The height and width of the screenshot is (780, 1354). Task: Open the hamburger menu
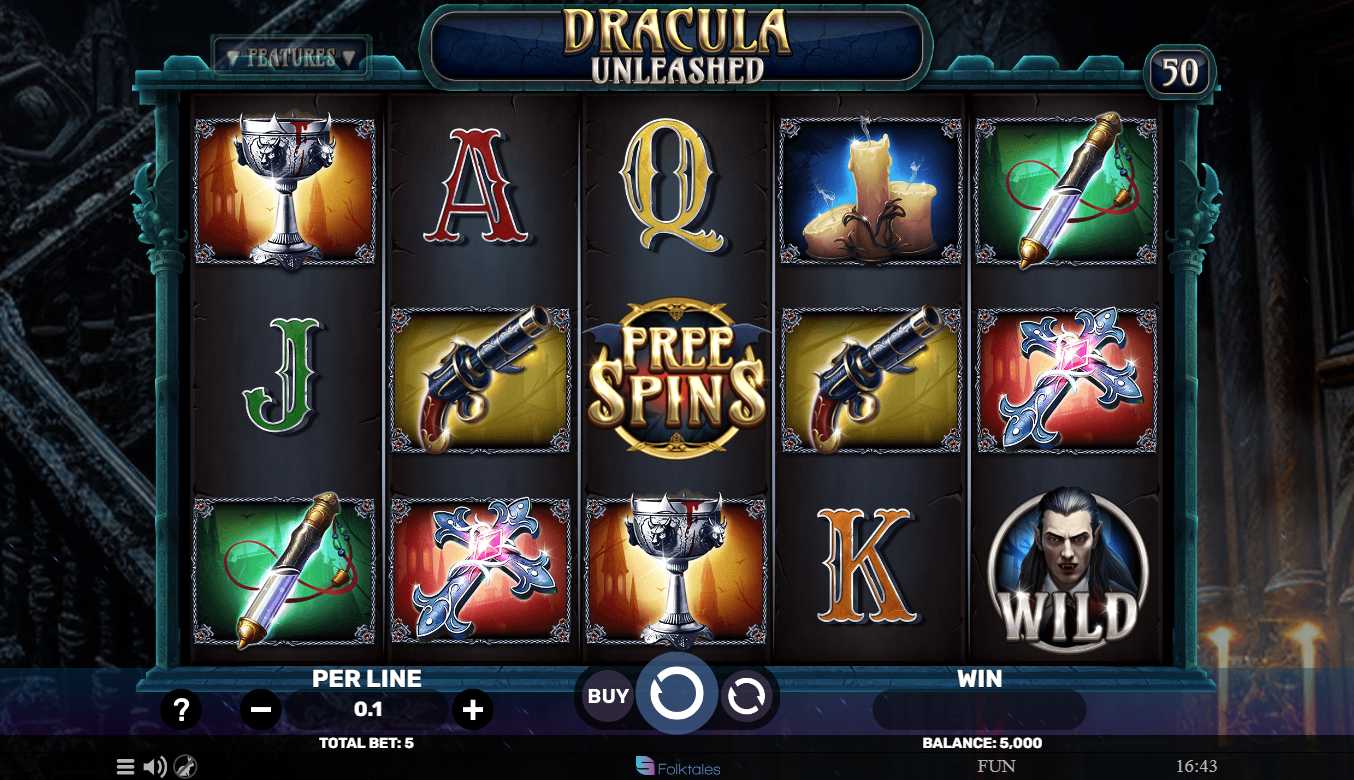(x=125, y=767)
